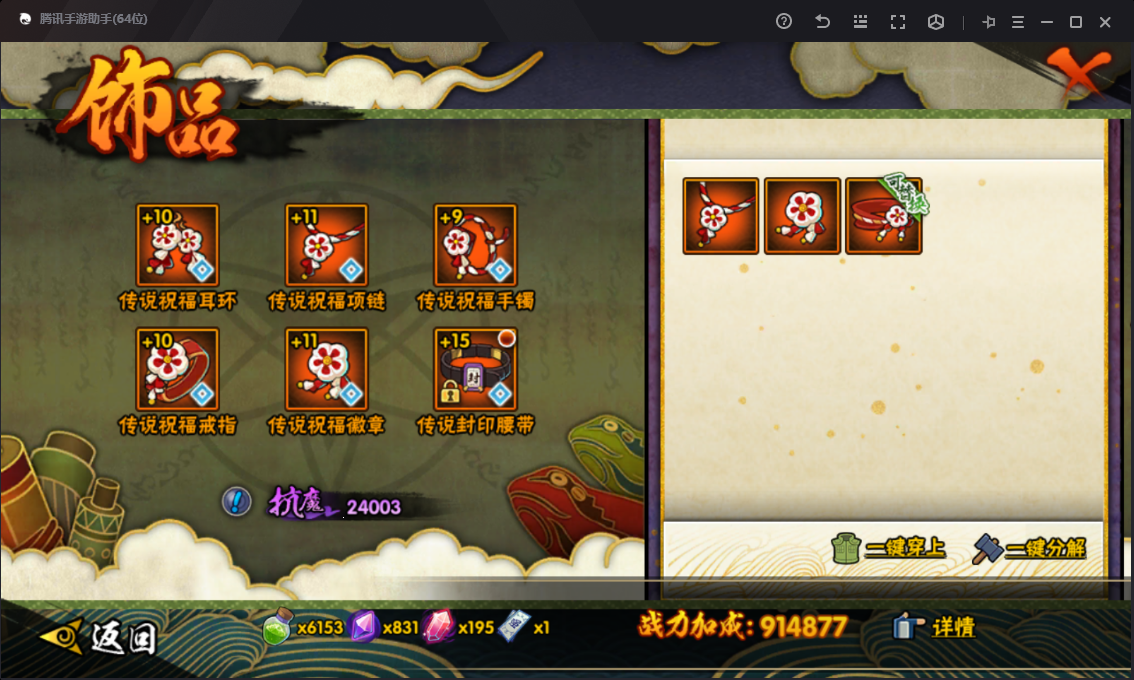Select the 传说祝福耳环 earring slot
Viewport: 1134px width, 680px height.
(x=178, y=246)
